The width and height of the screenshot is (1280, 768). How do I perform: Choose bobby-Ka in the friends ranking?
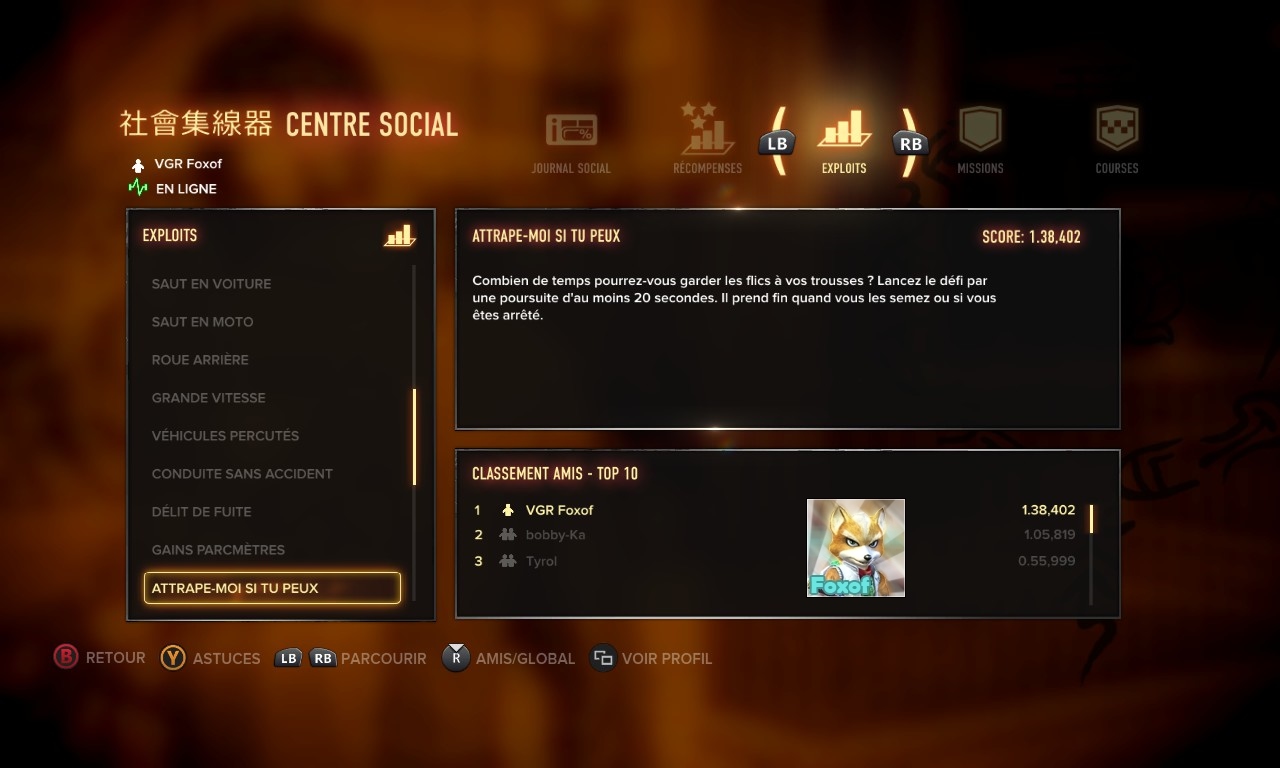(x=555, y=535)
